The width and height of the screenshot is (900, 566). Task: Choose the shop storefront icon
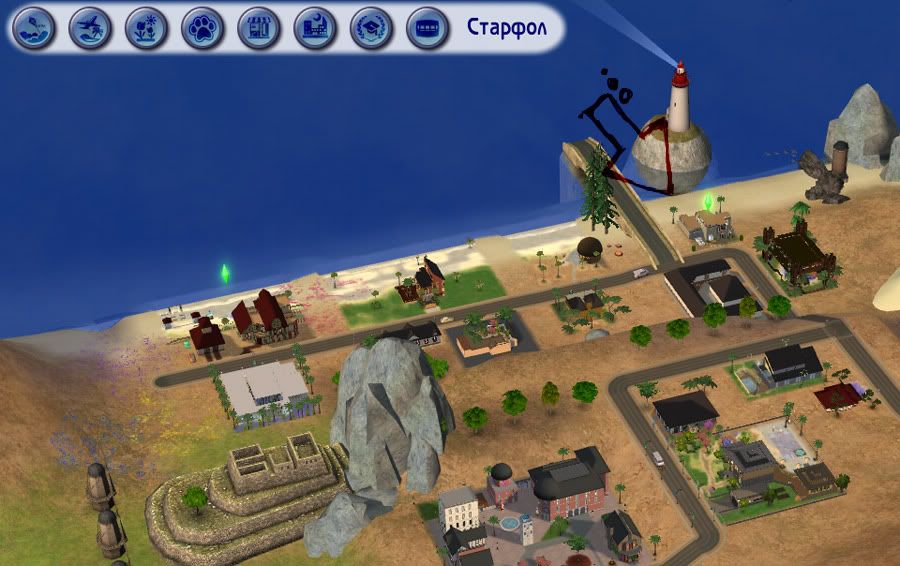[259, 28]
